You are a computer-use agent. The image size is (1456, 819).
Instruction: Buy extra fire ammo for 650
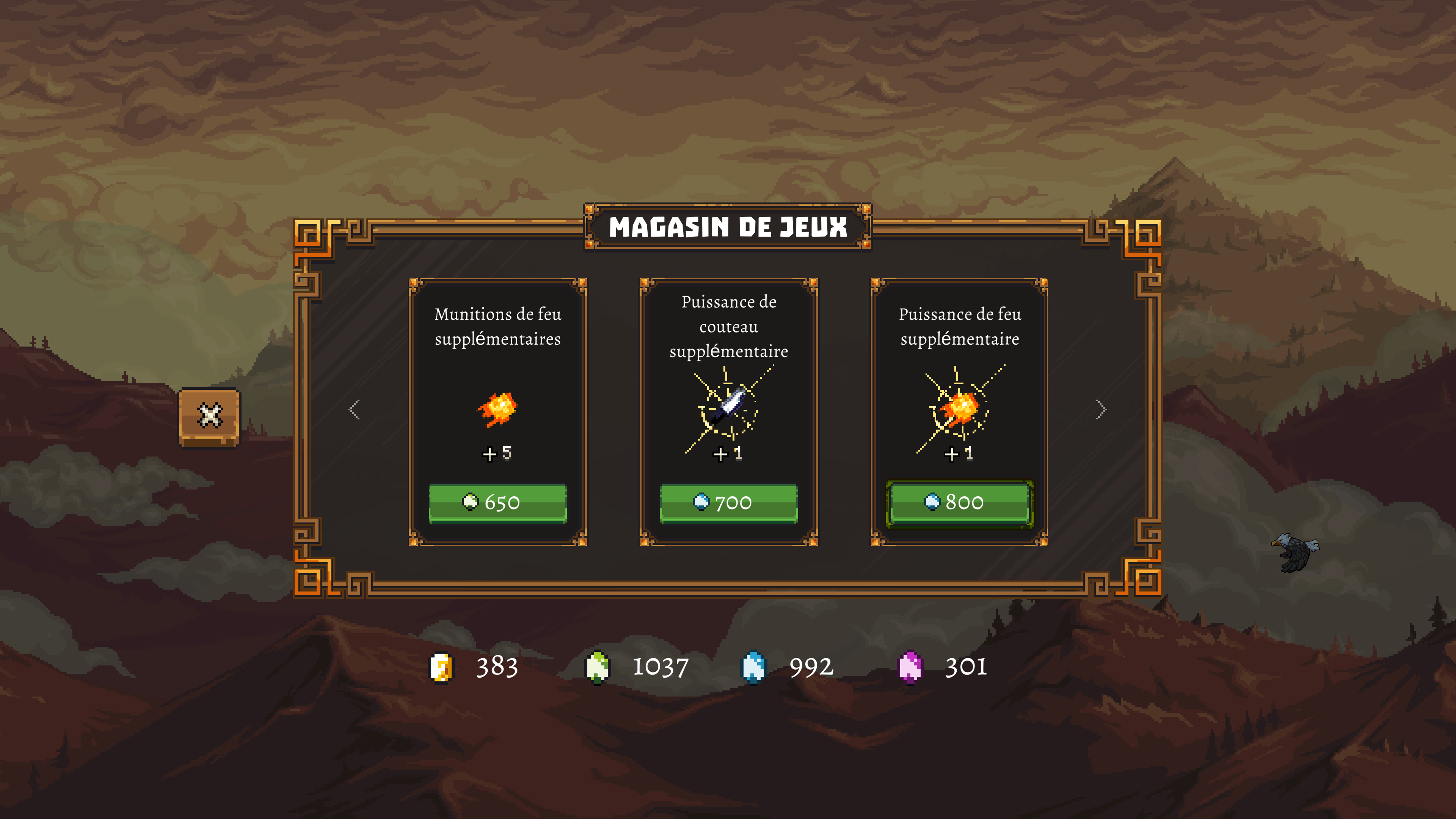coord(497,502)
